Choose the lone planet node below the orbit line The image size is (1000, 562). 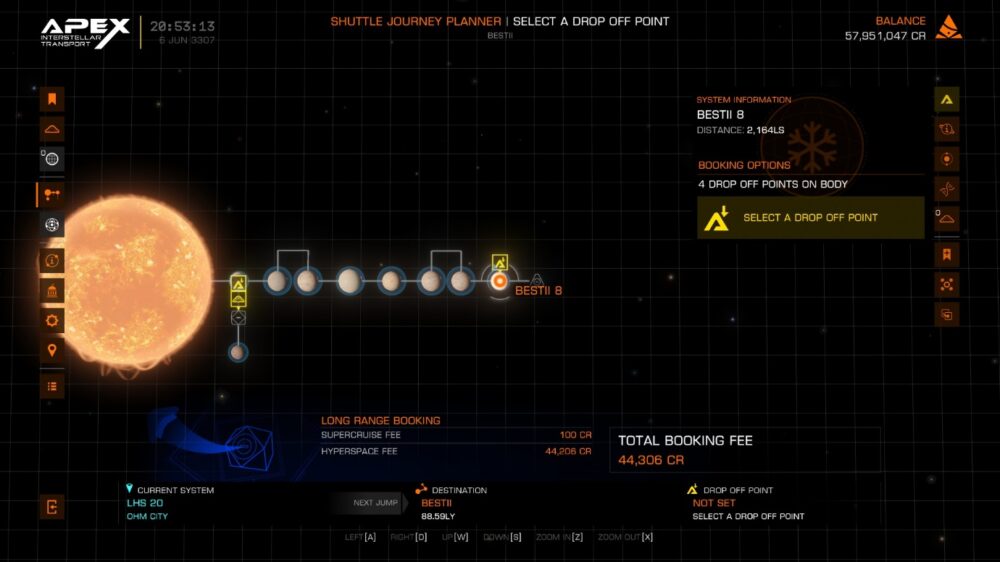[238, 352]
